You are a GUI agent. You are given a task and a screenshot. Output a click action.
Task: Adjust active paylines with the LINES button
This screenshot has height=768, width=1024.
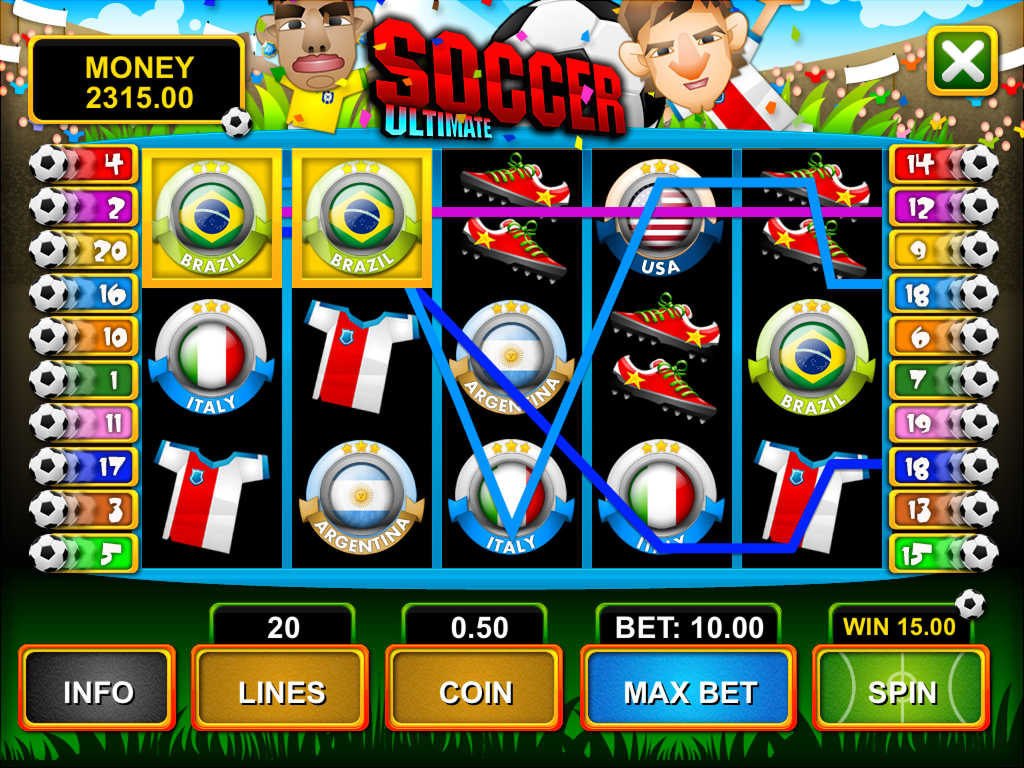point(280,690)
